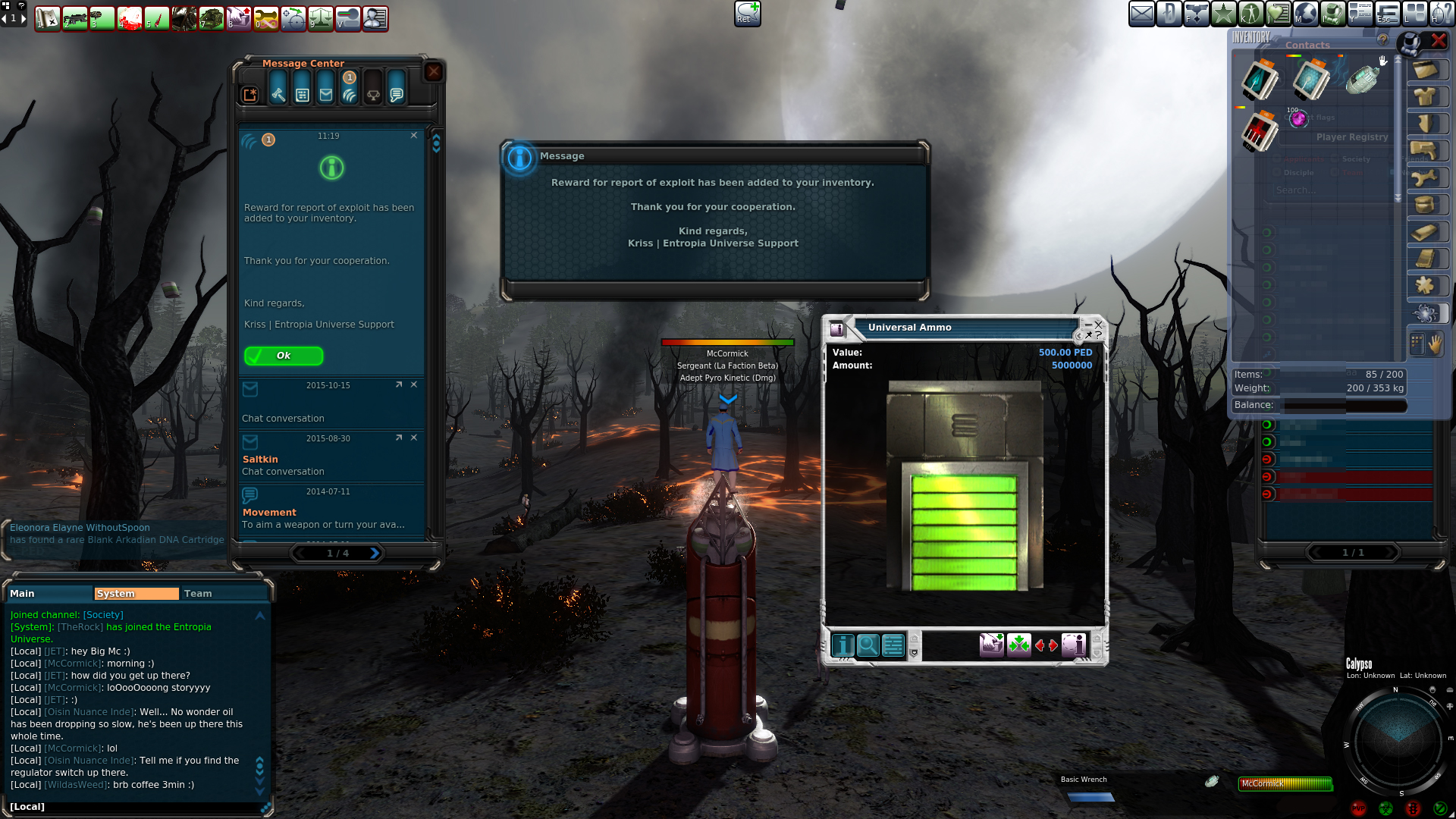This screenshot has width=1456, height=819.
Task: Switch to the Main chat tab
Action: pyautogui.click(x=23, y=594)
